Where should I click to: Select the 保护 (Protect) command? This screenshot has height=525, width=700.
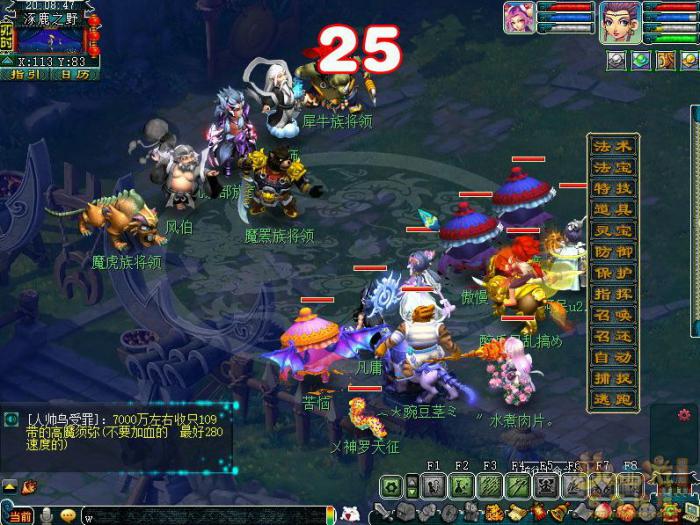point(613,273)
